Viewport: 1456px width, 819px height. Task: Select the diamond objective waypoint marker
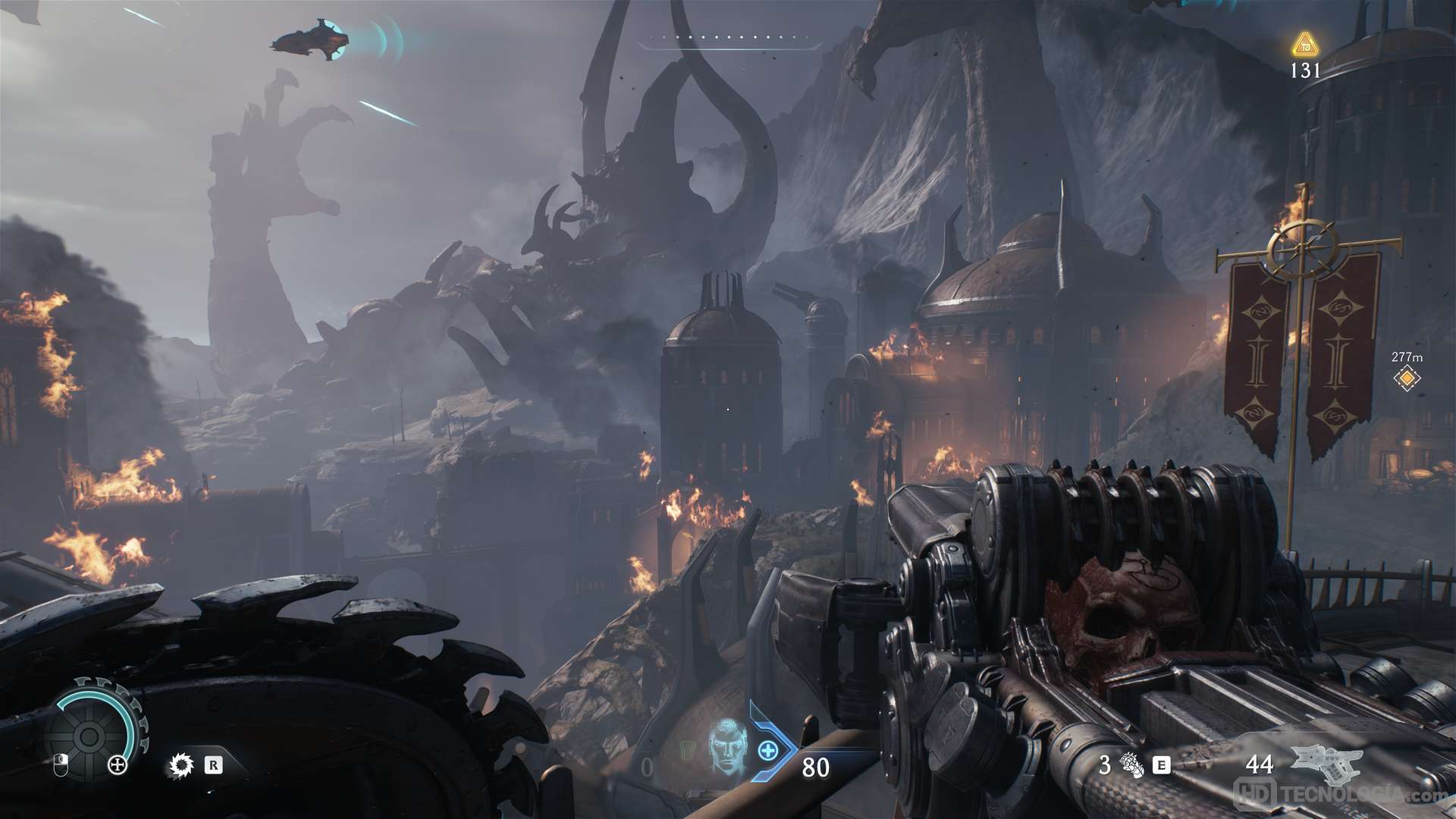coord(1407,378)
